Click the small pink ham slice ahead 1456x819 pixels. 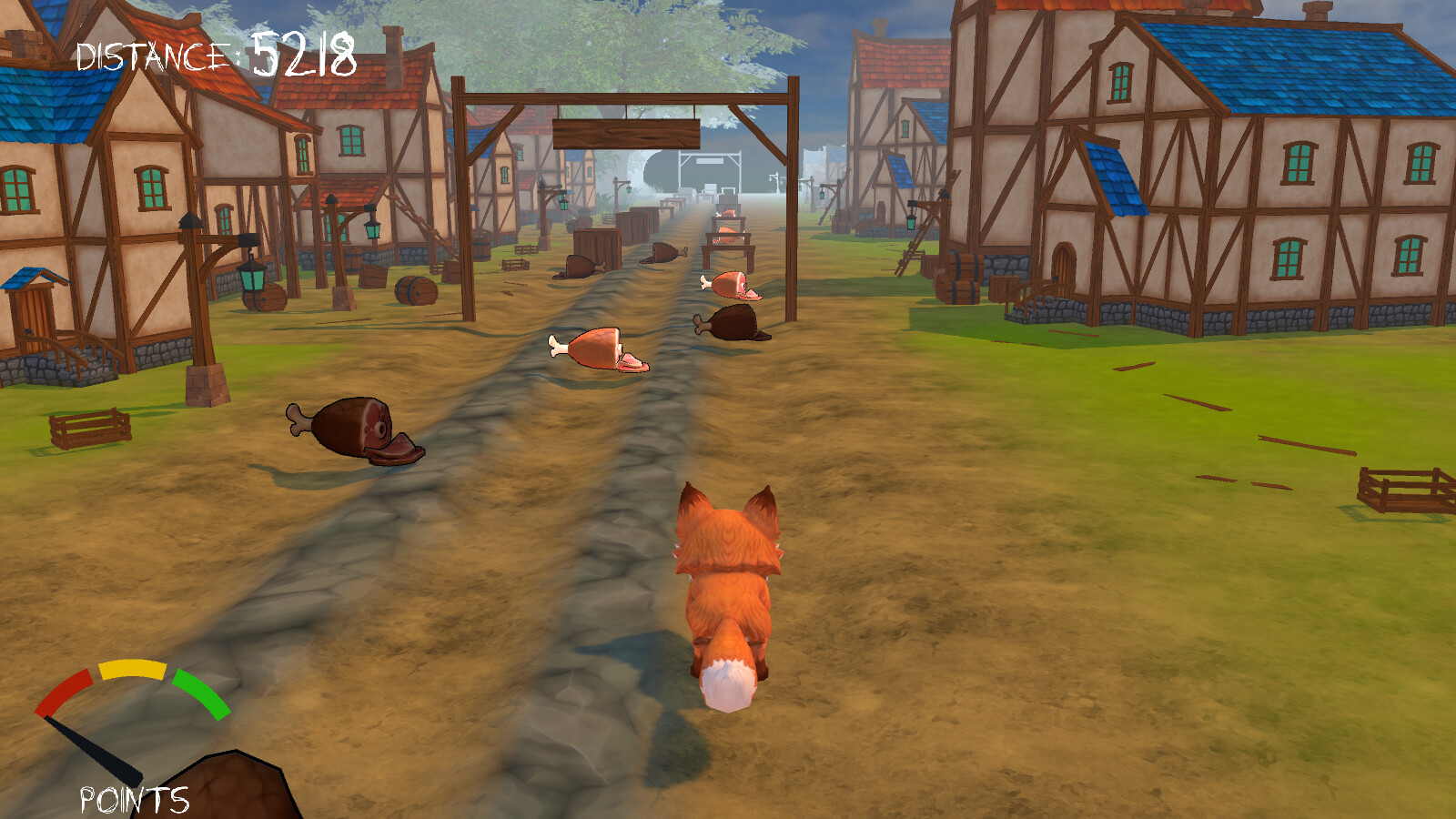(728, 282)
